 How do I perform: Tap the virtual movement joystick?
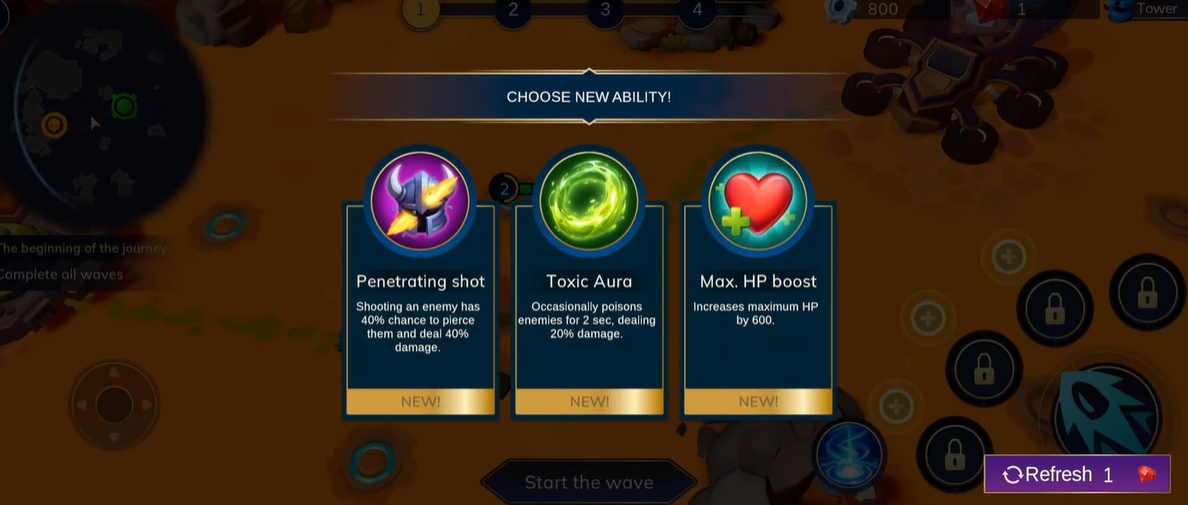(114, 405)
